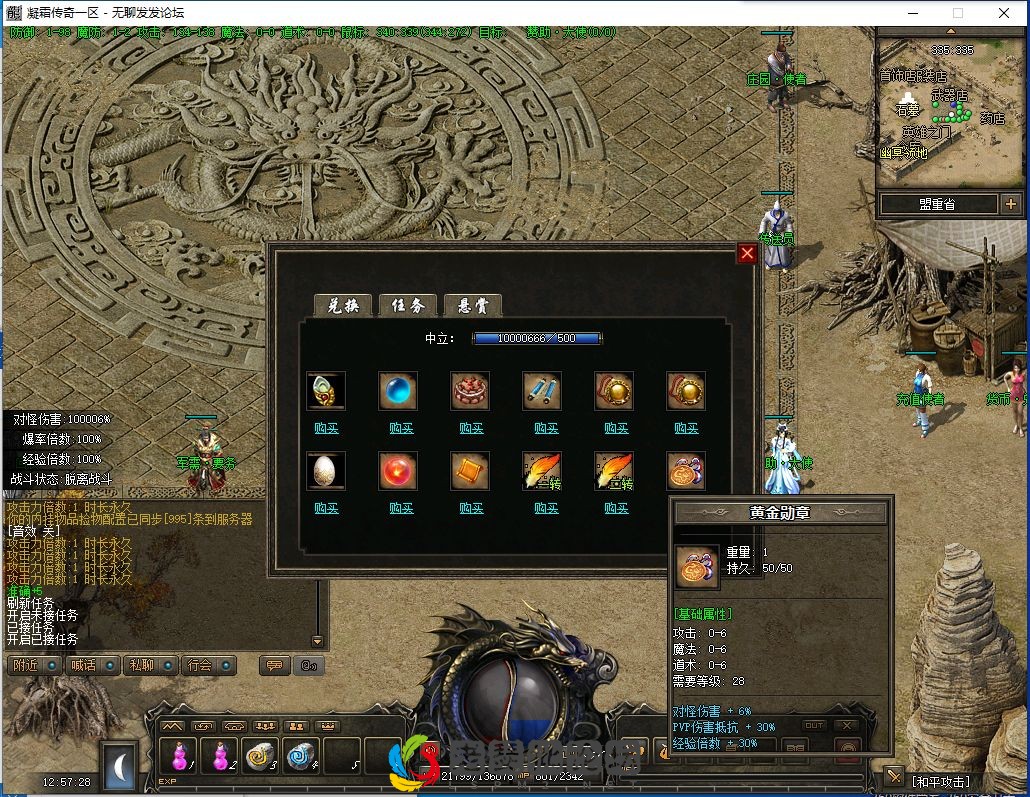Open the 悬赏 bounty tab
The width and height of the screenshot is (1030, 797).
point(472,306)
